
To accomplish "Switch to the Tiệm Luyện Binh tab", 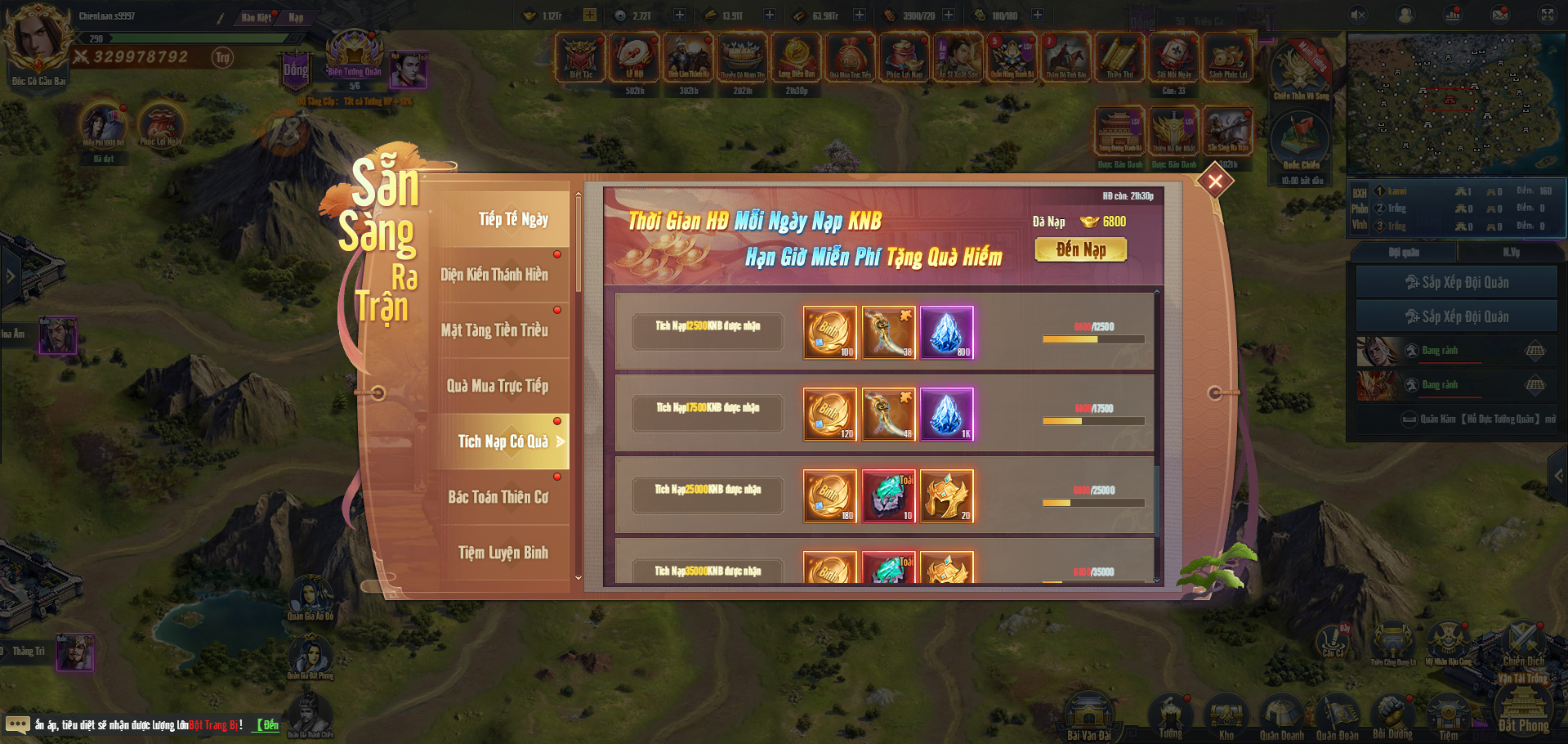I will pyautogui.click(x=503, y=553).
